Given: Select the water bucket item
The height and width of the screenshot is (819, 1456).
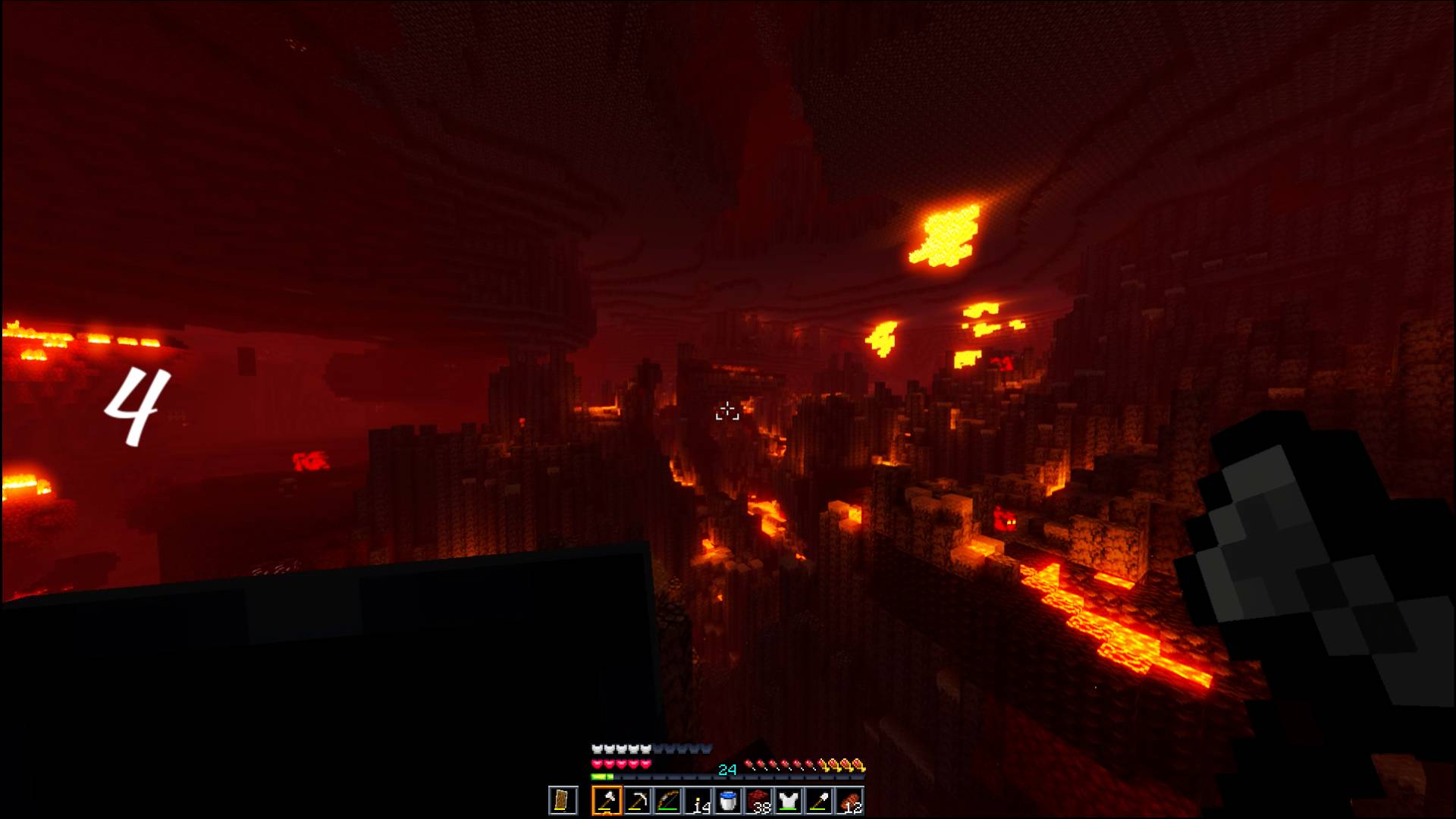Looking at the screenshot, I should pyautogui.click(x=729, y=800).
